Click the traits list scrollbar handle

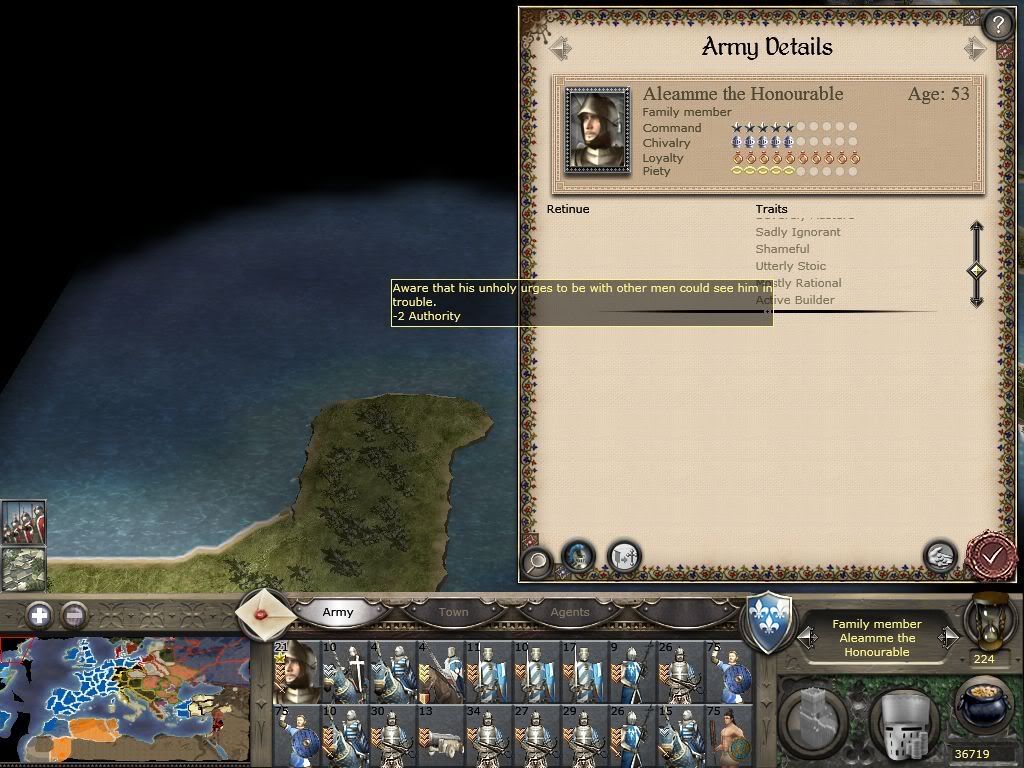(x=977, y=271)
